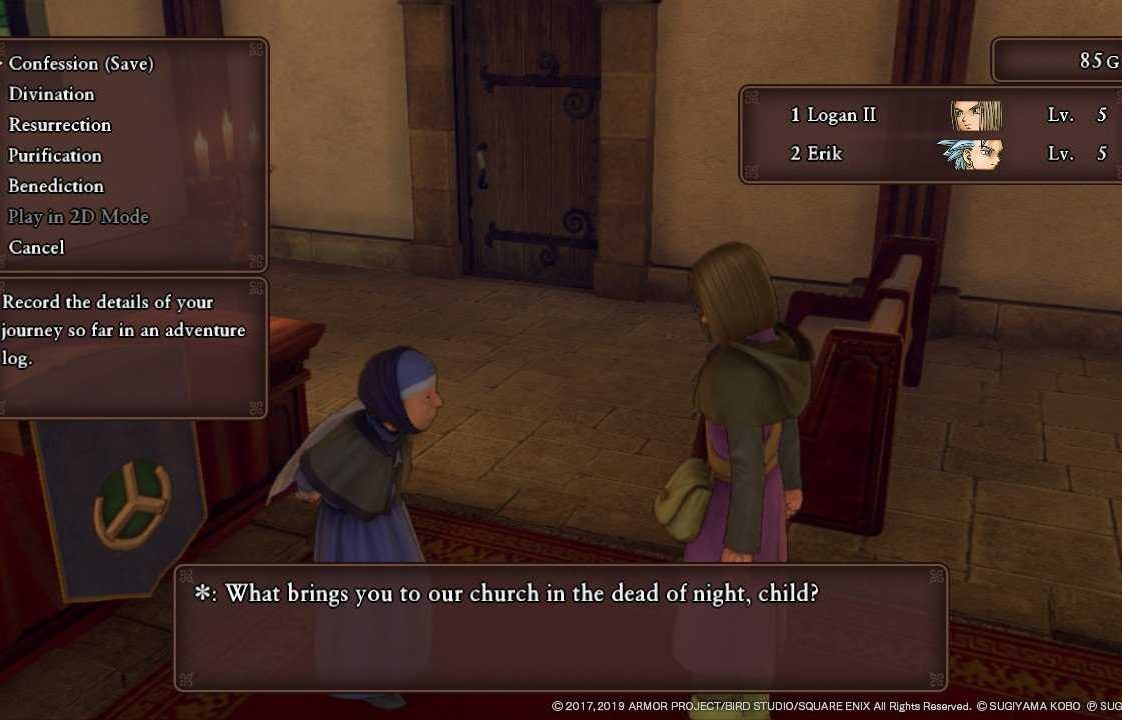Pick Benediction from the list
This screenshot has width=1122, height=720.
56,186
